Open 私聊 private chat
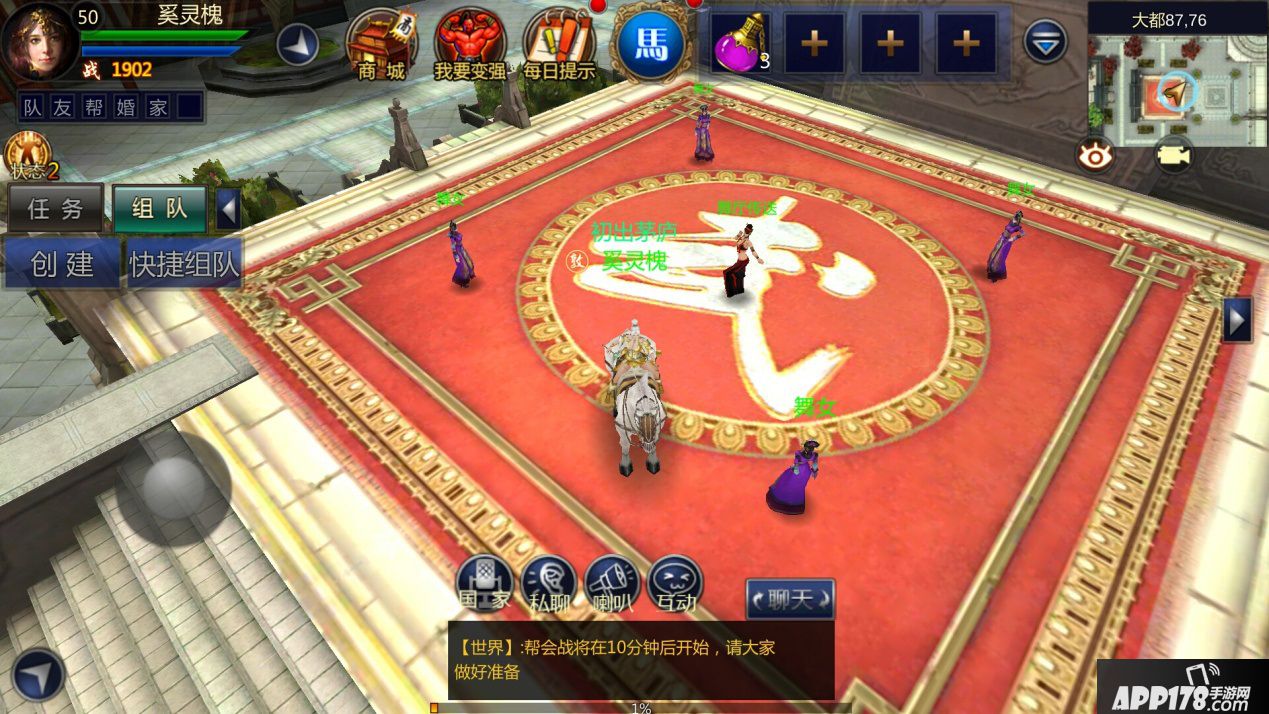The height and width of the screenshot is (714, 1269). pyautogui.click(x=549, y=583)
